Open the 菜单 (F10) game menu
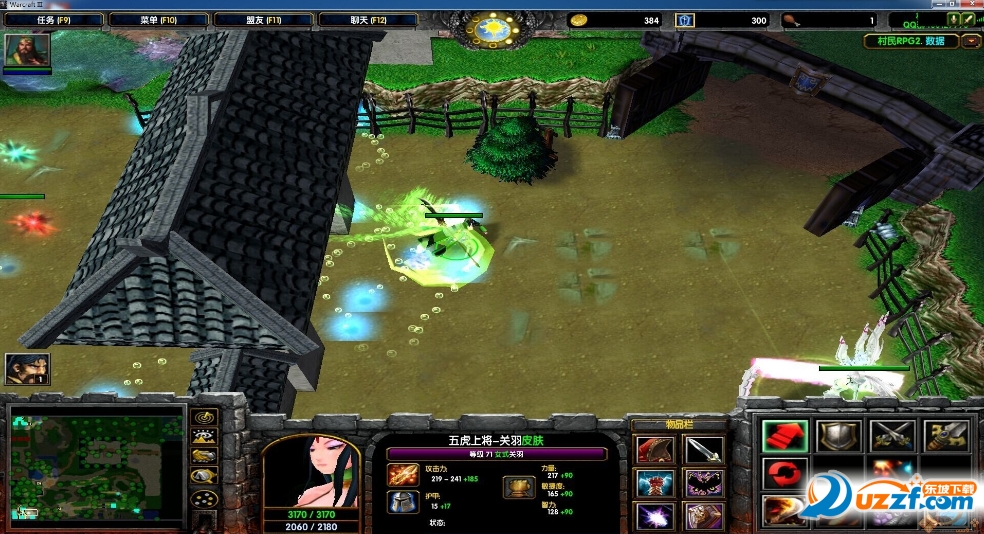The width and height of the screenshot is (984, 534). [156, 20]
